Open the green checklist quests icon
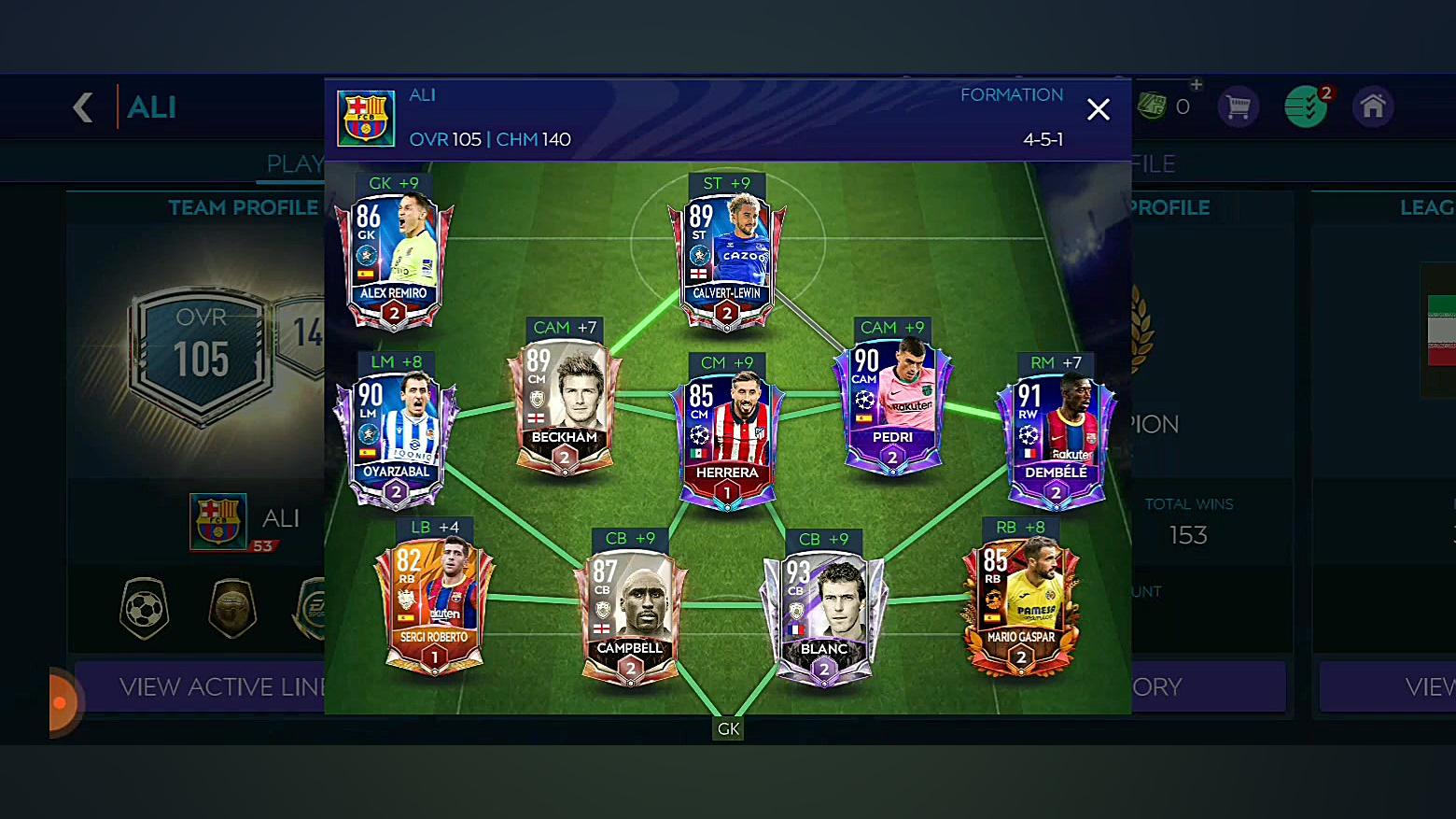The image size is (1456, 819). pyautogui.click(x=1305, y=107)
